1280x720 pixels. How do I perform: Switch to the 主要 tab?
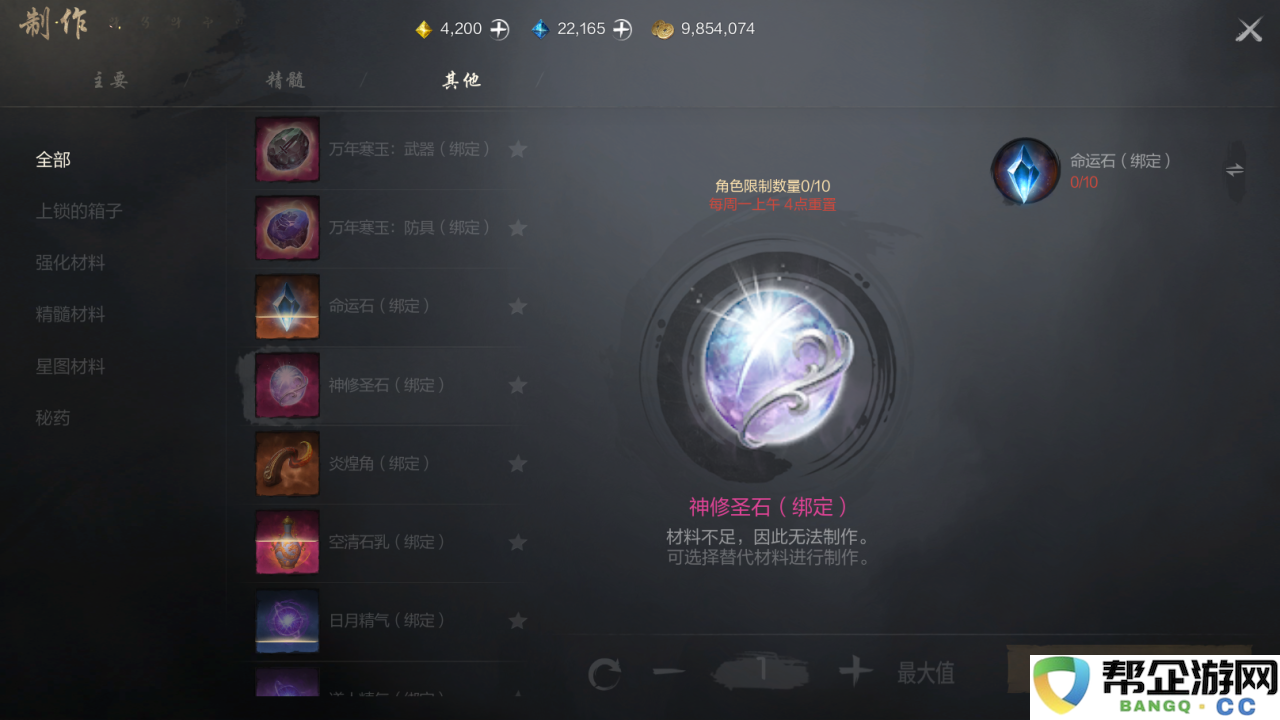tap(109, 80)
